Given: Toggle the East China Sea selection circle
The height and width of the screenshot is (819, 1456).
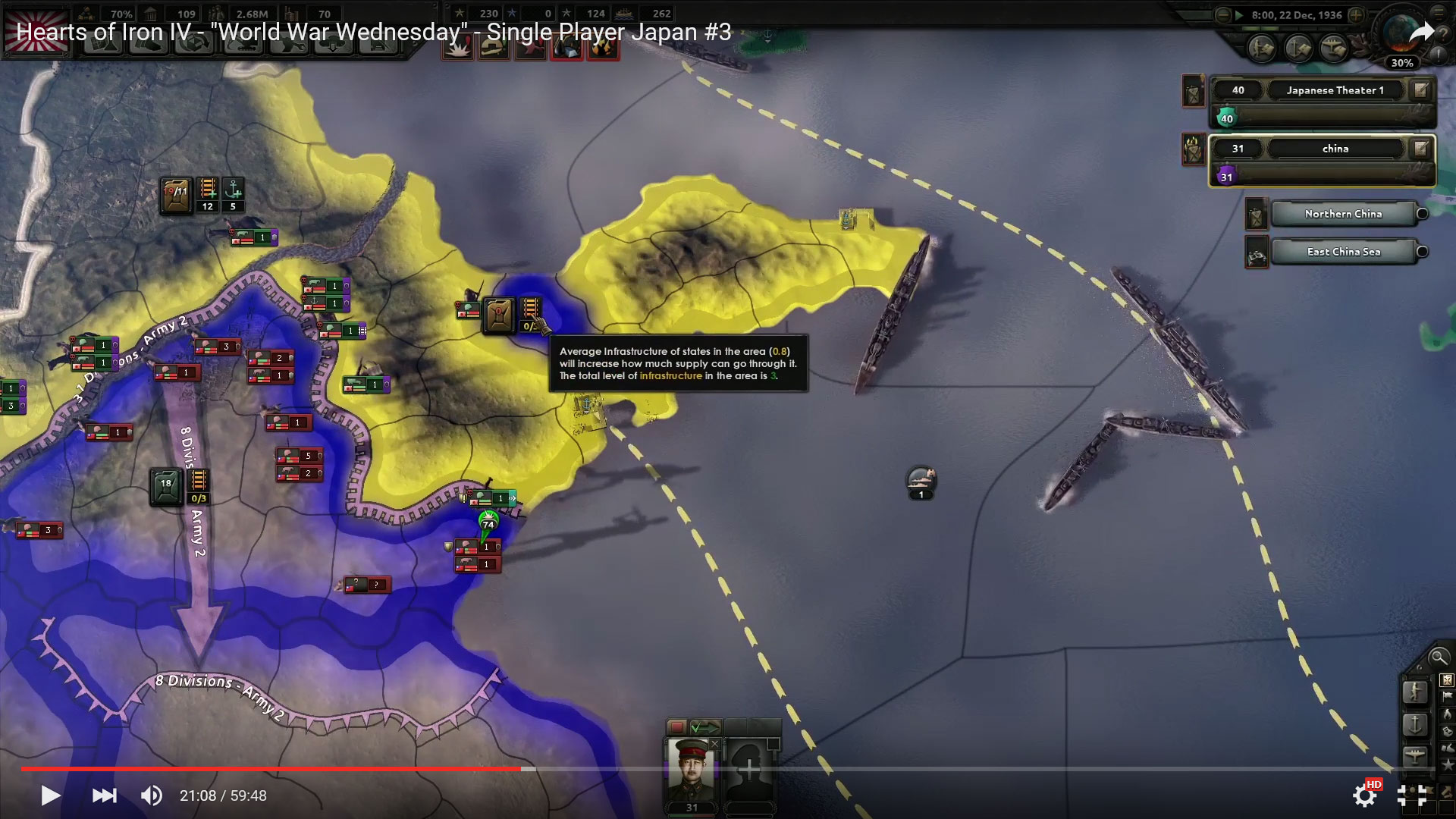Looking at the screenshot, I should pyautogui.click(x=1421, y=251).
